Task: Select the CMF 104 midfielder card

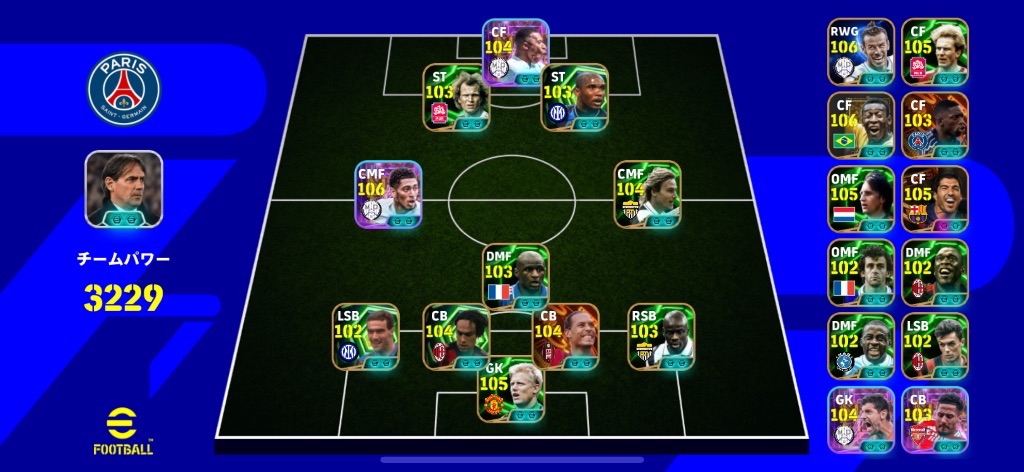Action: point(647,193)
